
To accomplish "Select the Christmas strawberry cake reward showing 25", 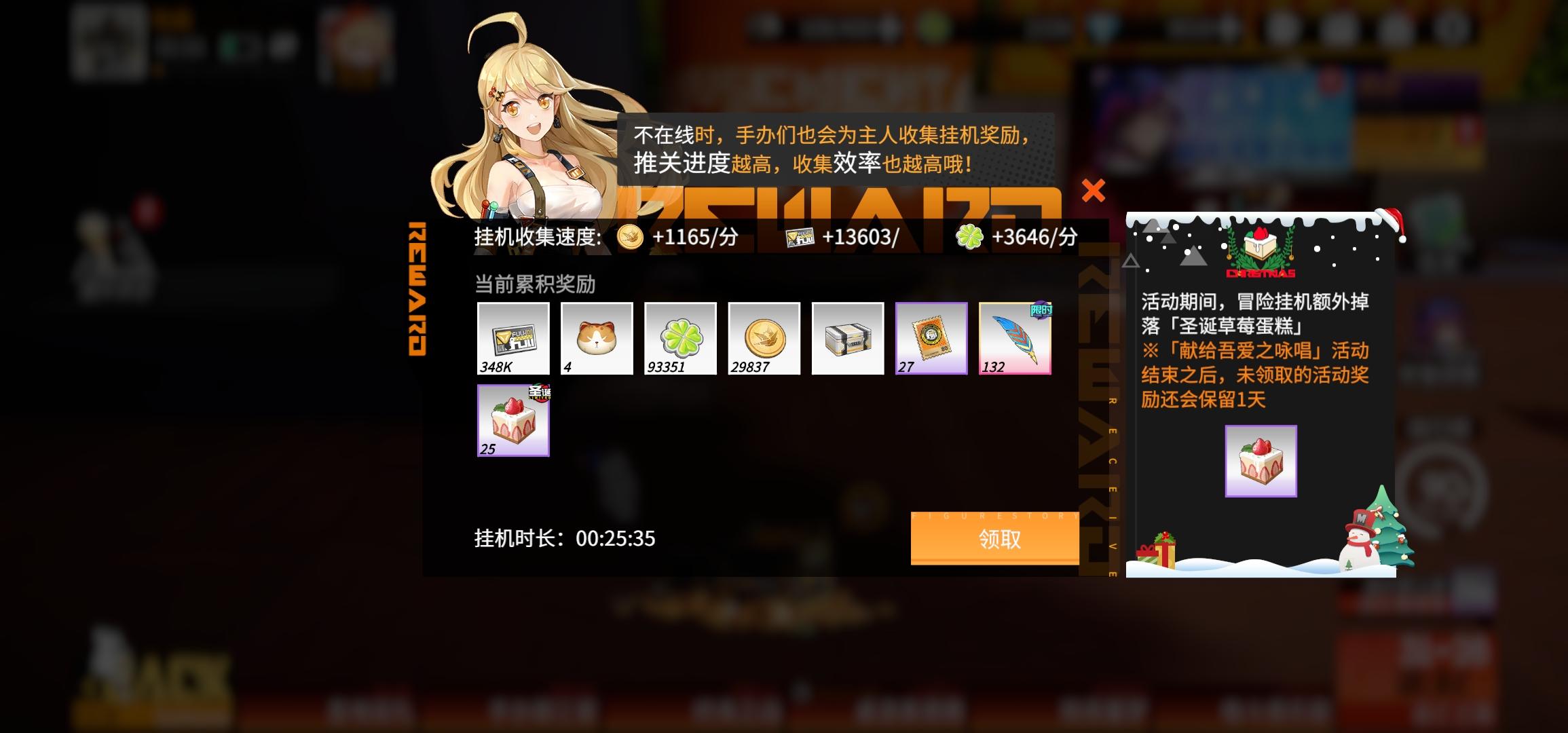I will [x=513, y=420].
